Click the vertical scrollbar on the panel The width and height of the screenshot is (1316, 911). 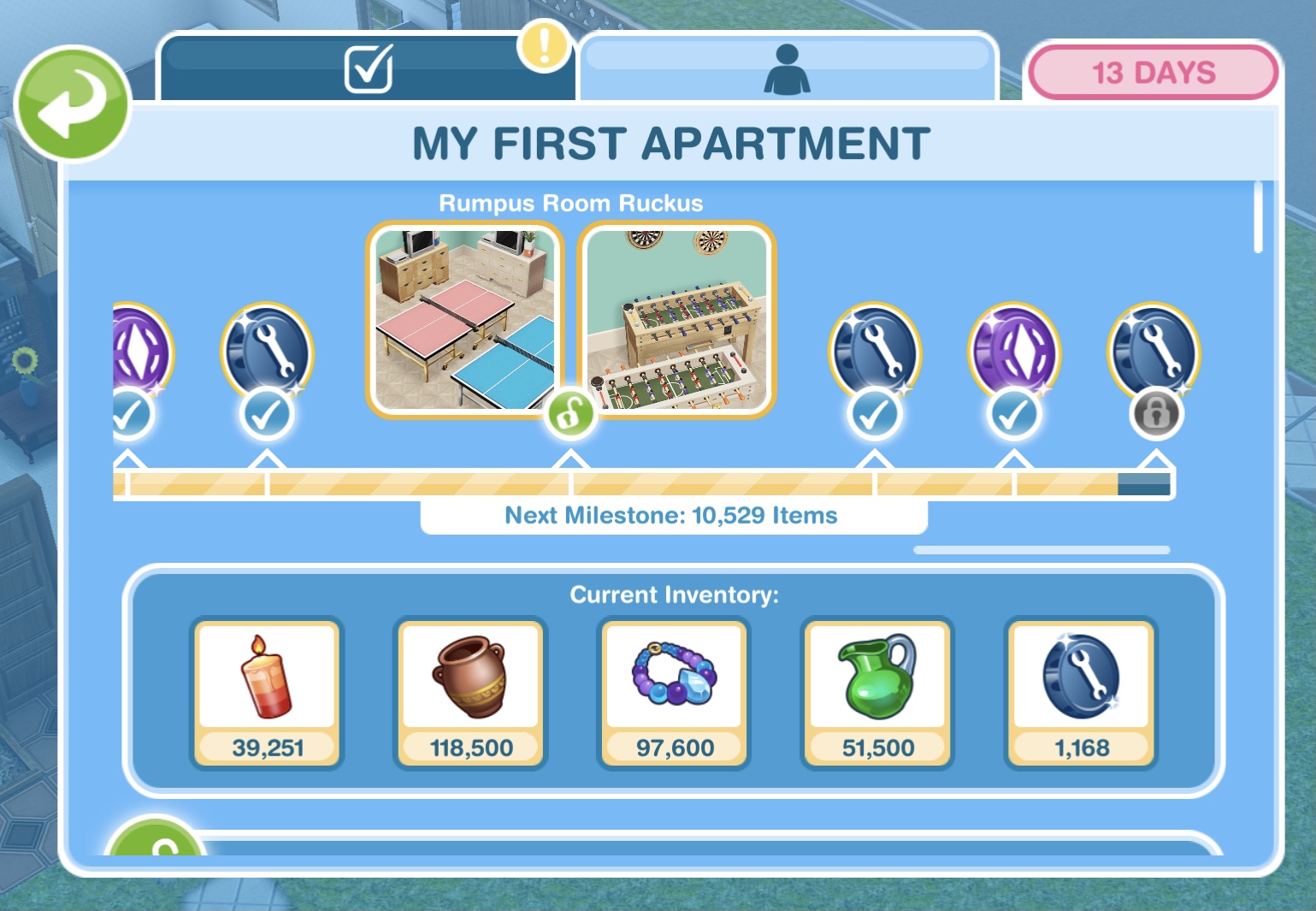(x=1258, y=217)
